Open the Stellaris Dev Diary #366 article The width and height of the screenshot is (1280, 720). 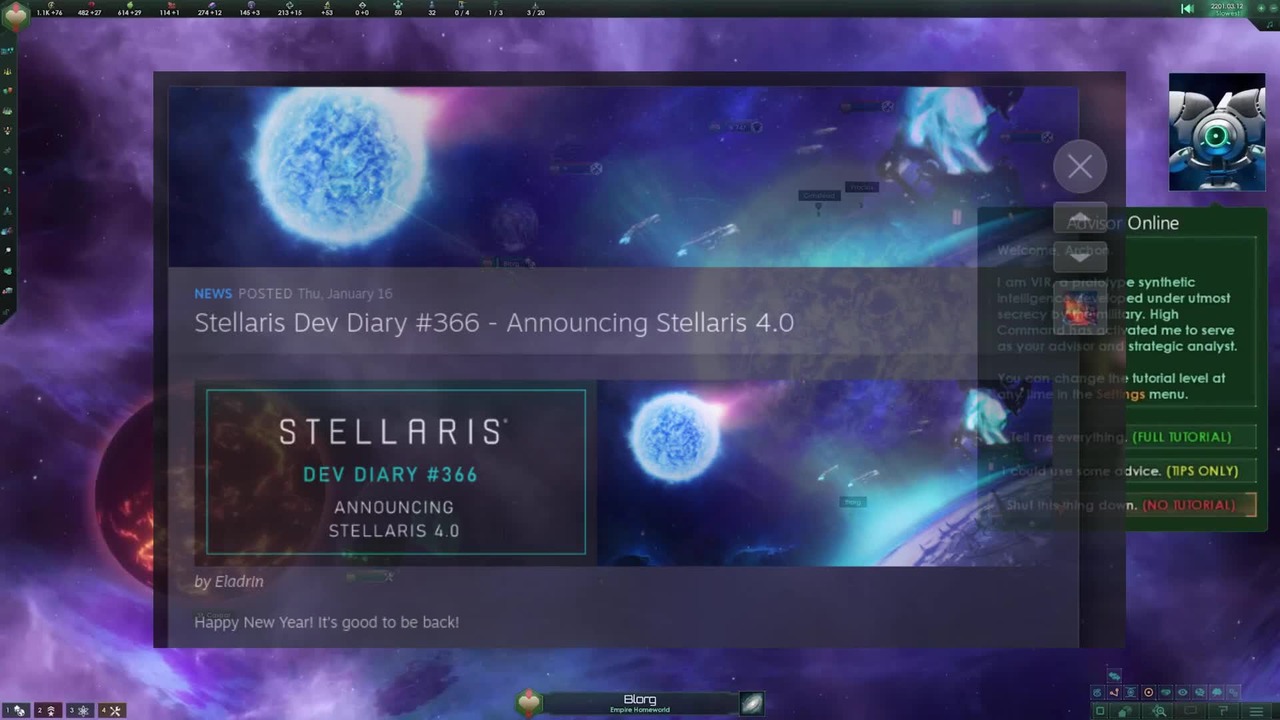[494, 322]
